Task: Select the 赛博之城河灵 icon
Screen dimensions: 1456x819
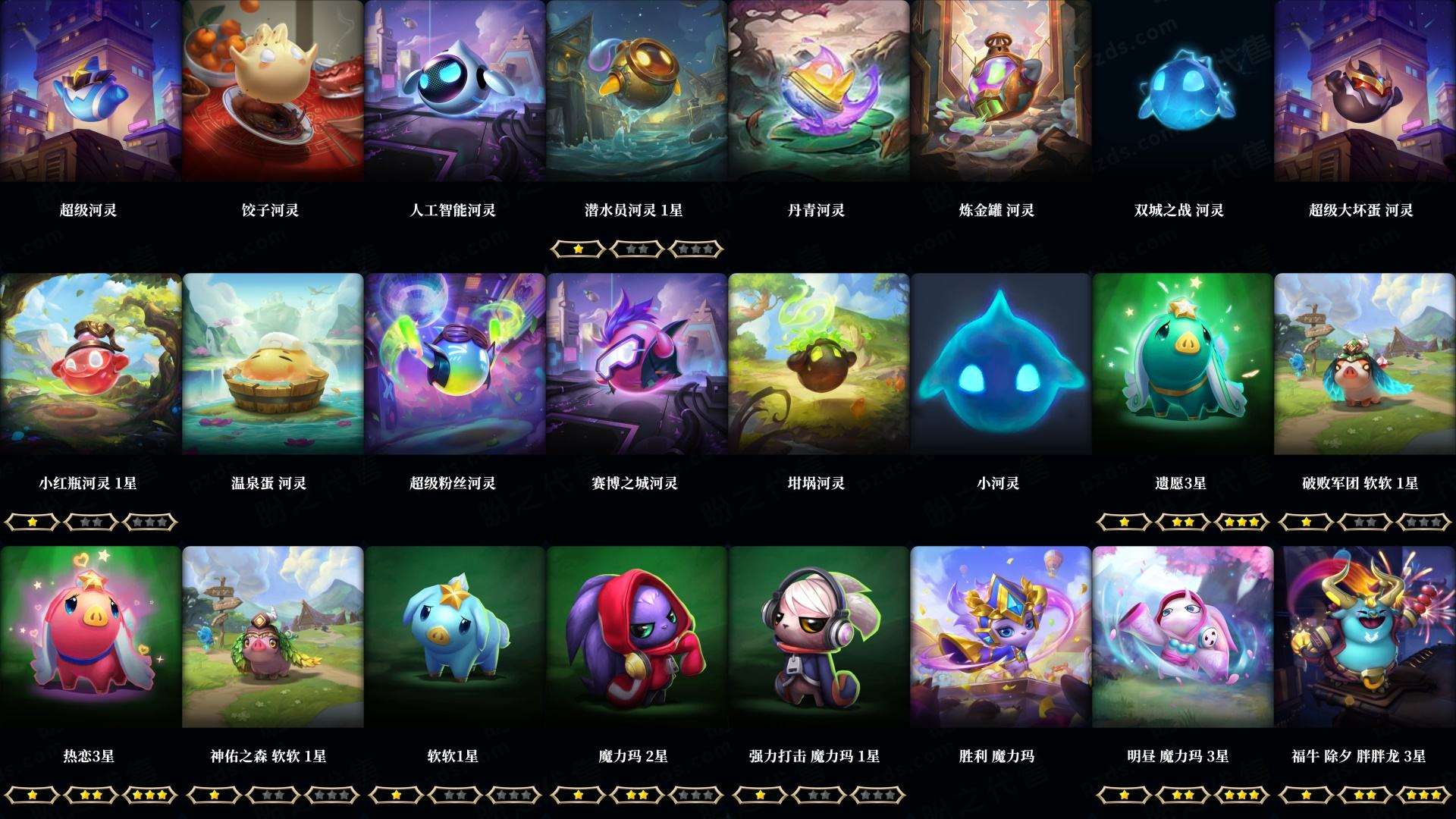Action: pyautogui.click(x=635, y=364)
